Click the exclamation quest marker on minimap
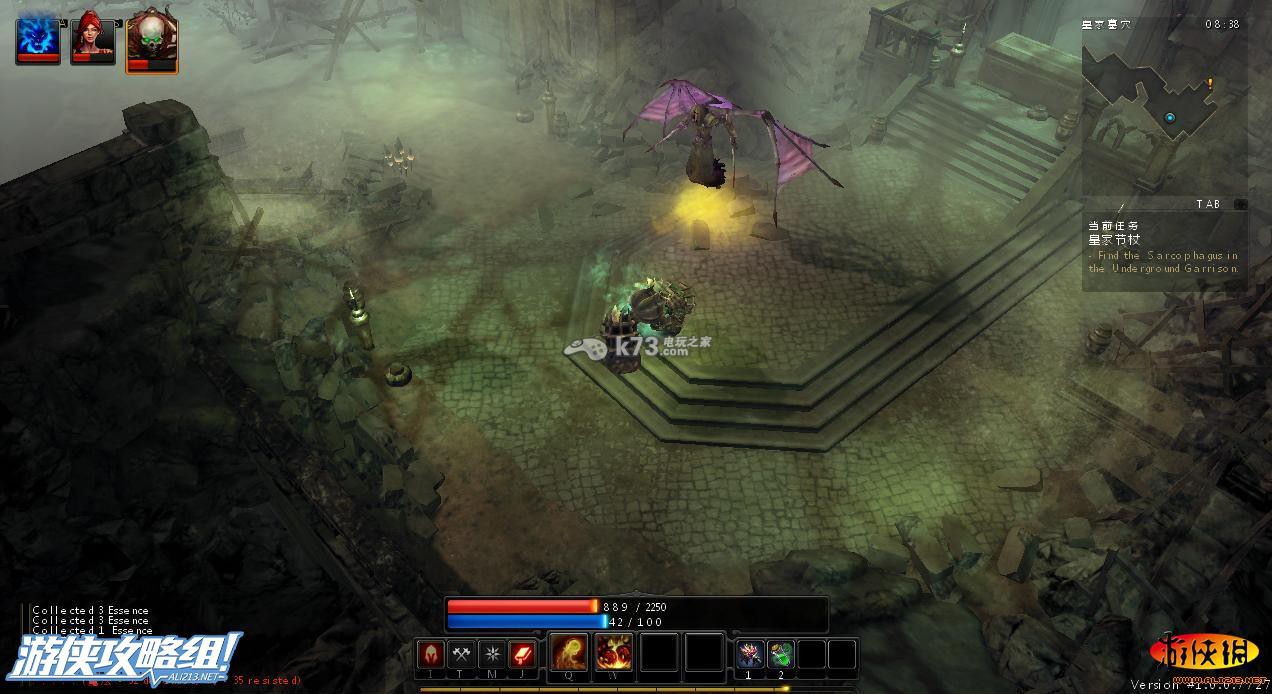1272x694 pixels. 1209,85
